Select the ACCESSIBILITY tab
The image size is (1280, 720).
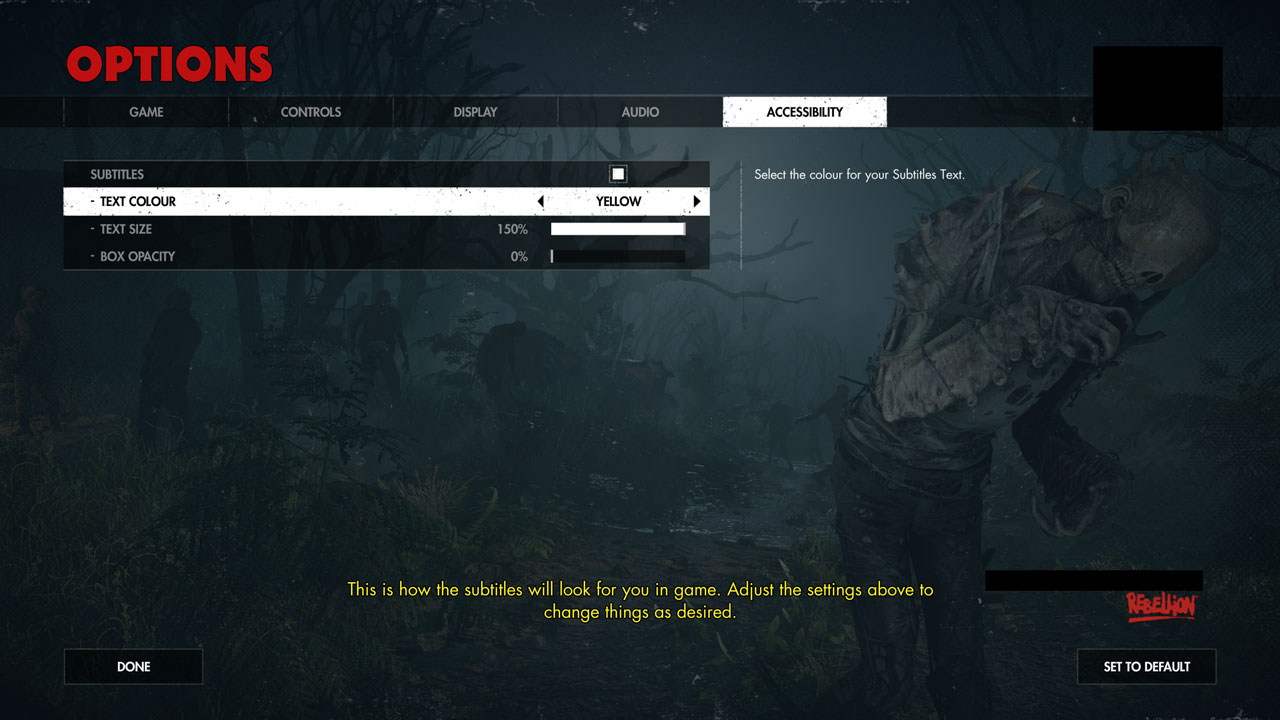804,112
